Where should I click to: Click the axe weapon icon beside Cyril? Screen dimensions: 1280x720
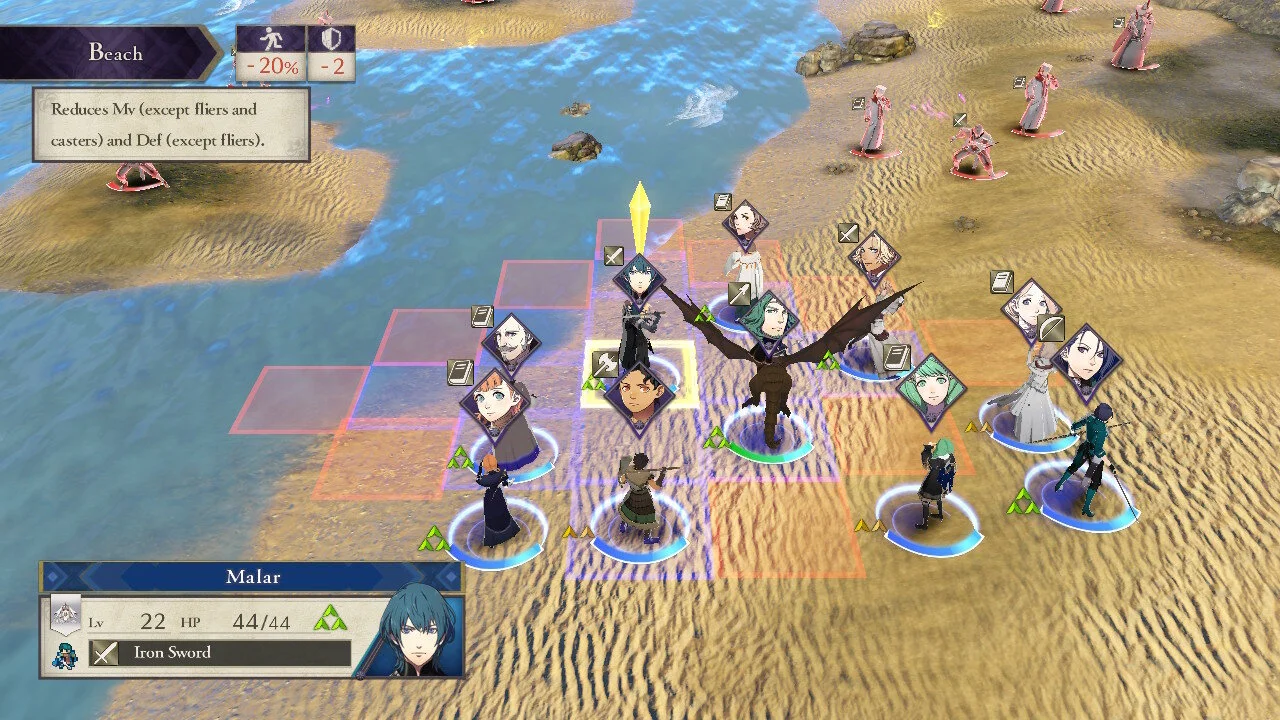click(x=605, y=364)
